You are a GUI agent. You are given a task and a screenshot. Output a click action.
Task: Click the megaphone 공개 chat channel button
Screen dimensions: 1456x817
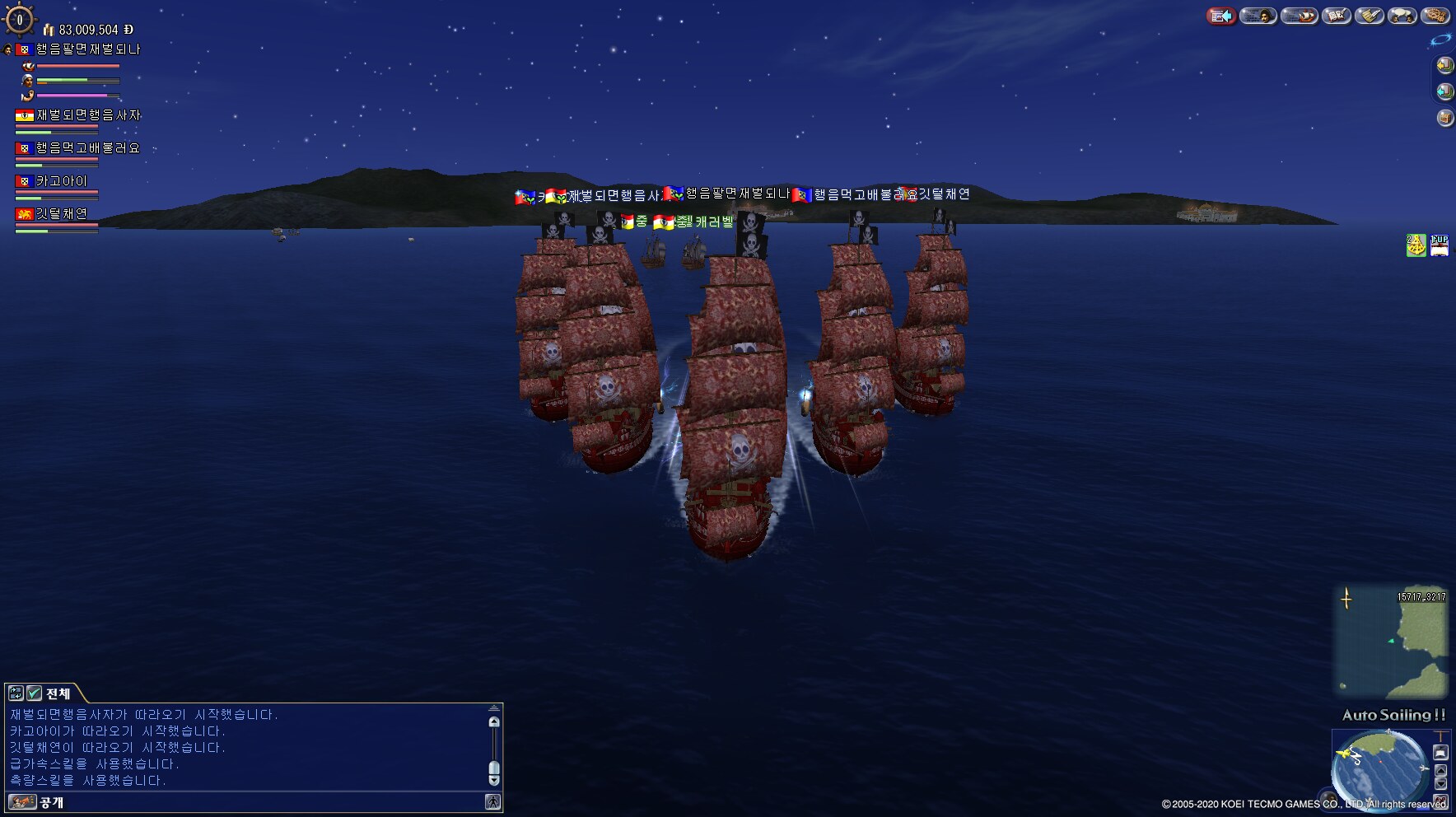(x=22, y=802)
